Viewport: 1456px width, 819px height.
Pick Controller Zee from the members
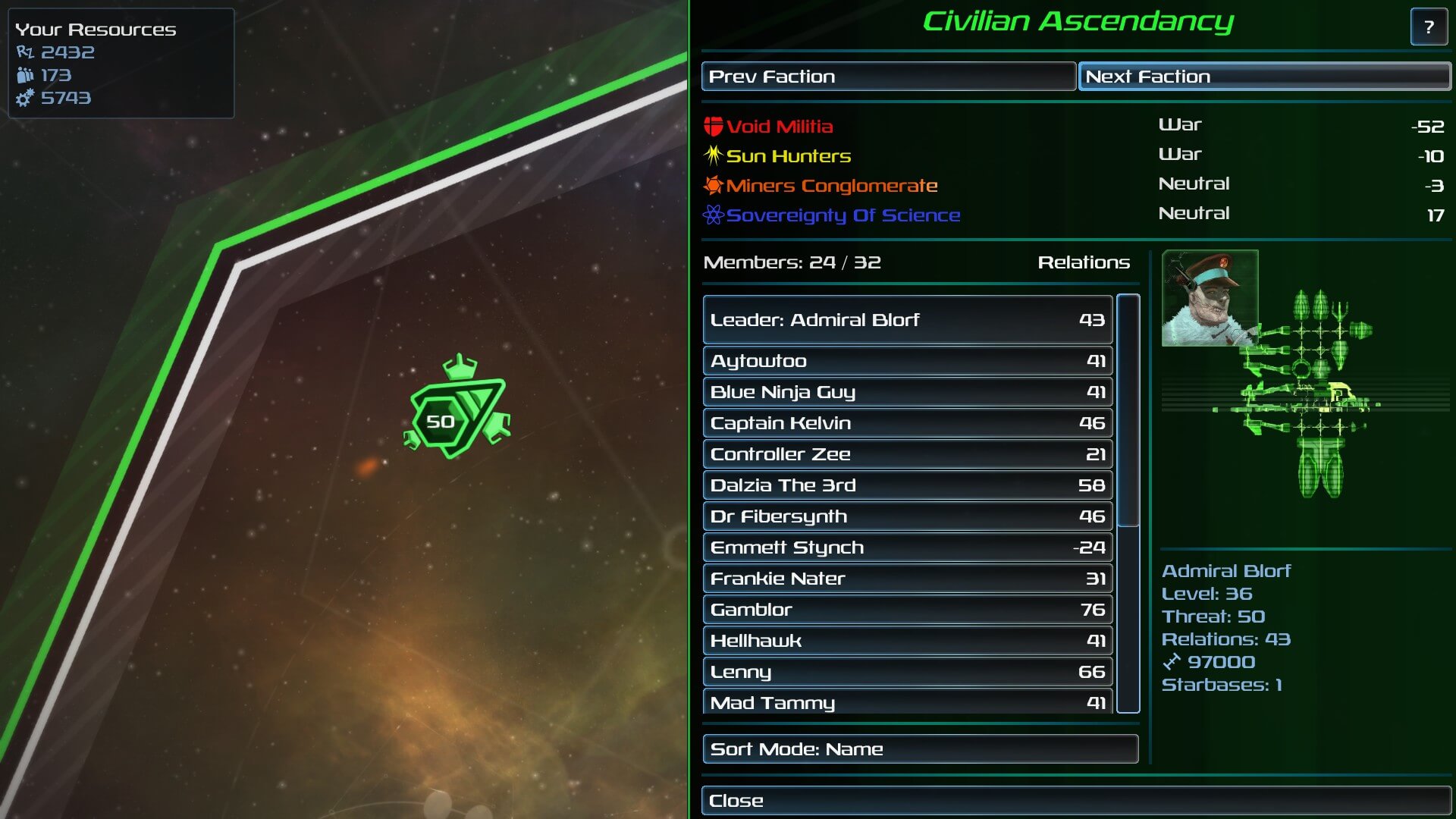point(907,454)
